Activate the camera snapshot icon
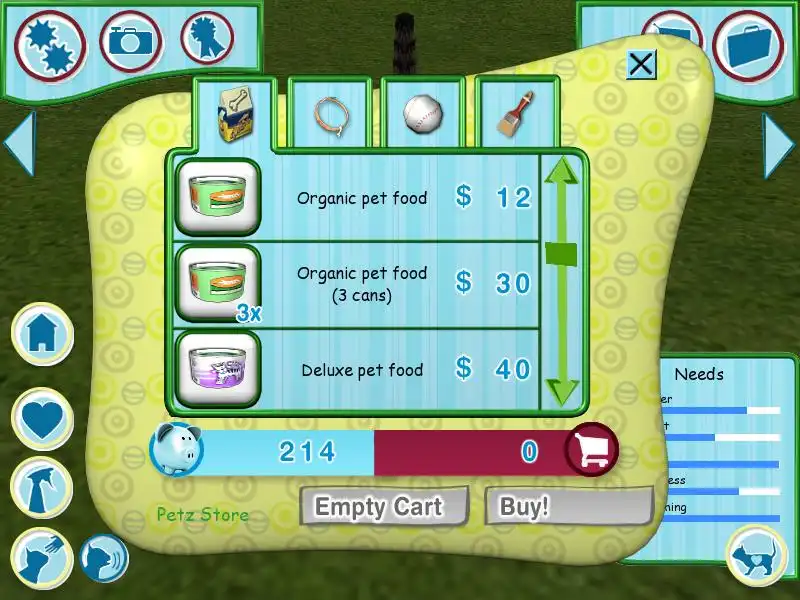 [131, 42]
